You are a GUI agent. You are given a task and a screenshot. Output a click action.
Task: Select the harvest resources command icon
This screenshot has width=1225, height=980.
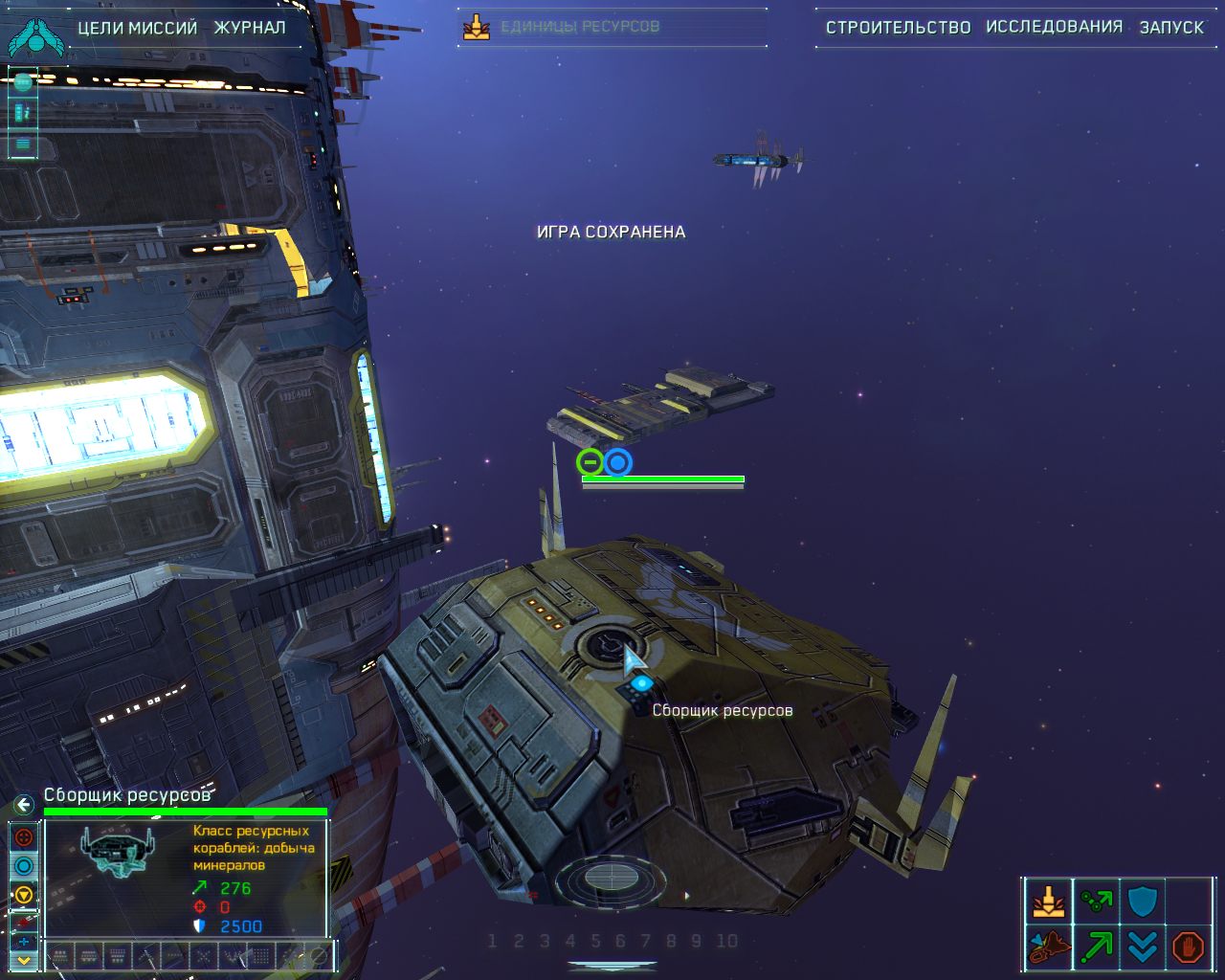tap(1050, 901)
